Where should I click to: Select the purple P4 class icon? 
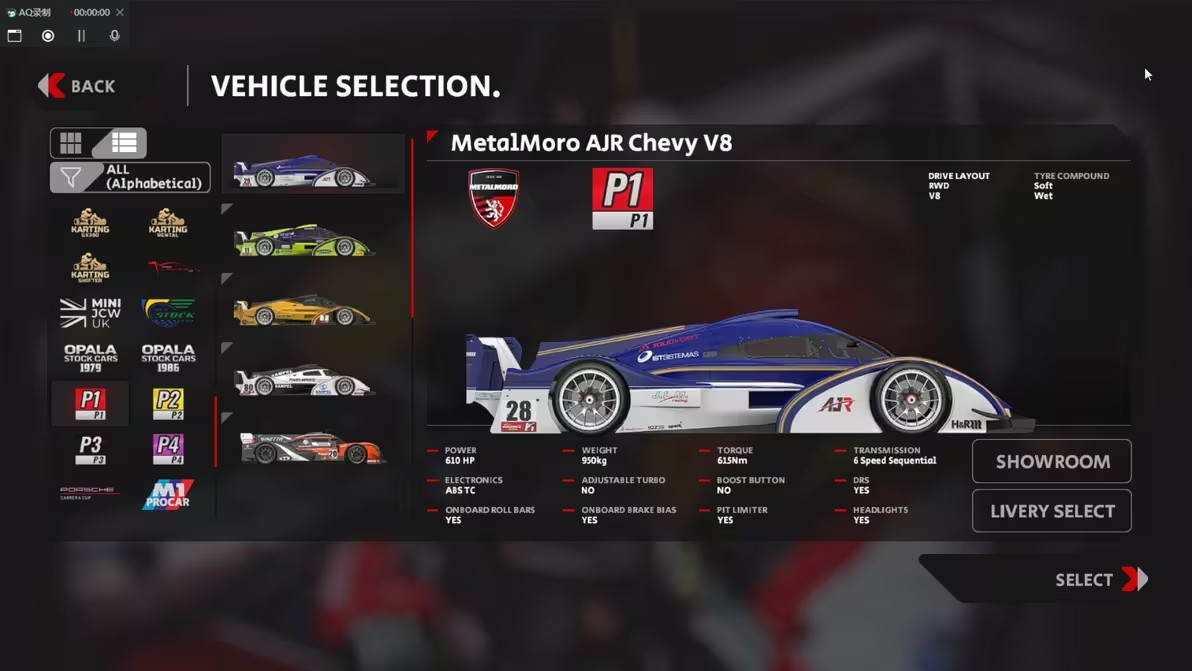point(168,449)
